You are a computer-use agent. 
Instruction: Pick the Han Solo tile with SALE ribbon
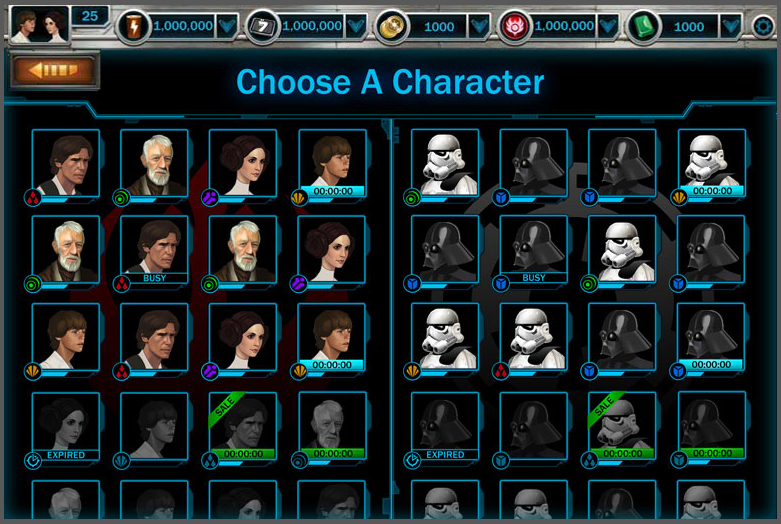pos(243,426)
